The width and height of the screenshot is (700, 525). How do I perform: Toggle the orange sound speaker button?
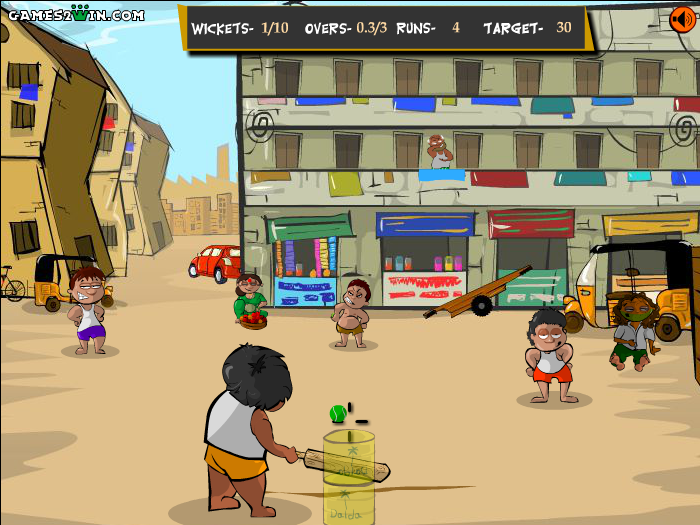click(x=682, y=18)
